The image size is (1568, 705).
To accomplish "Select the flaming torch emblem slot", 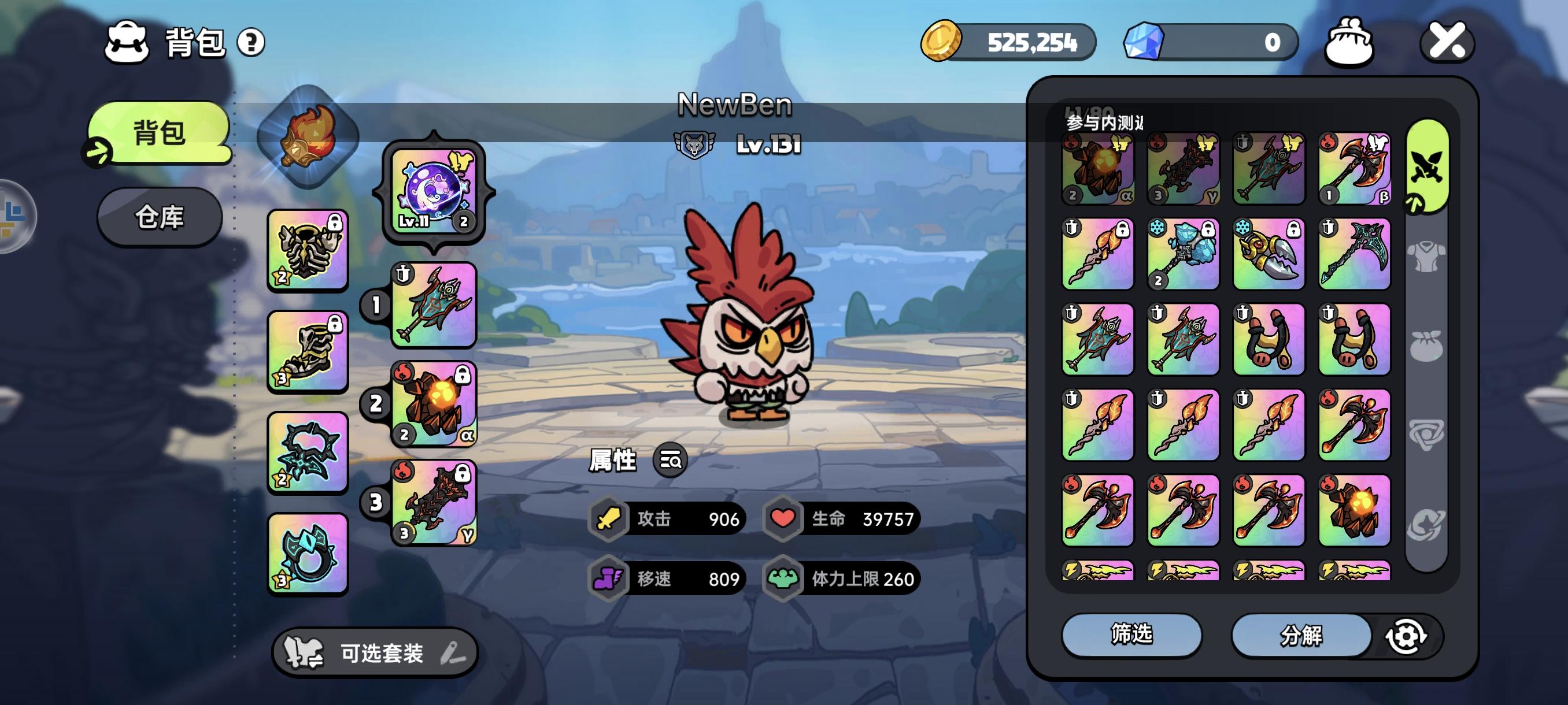I will click(308, 136).
